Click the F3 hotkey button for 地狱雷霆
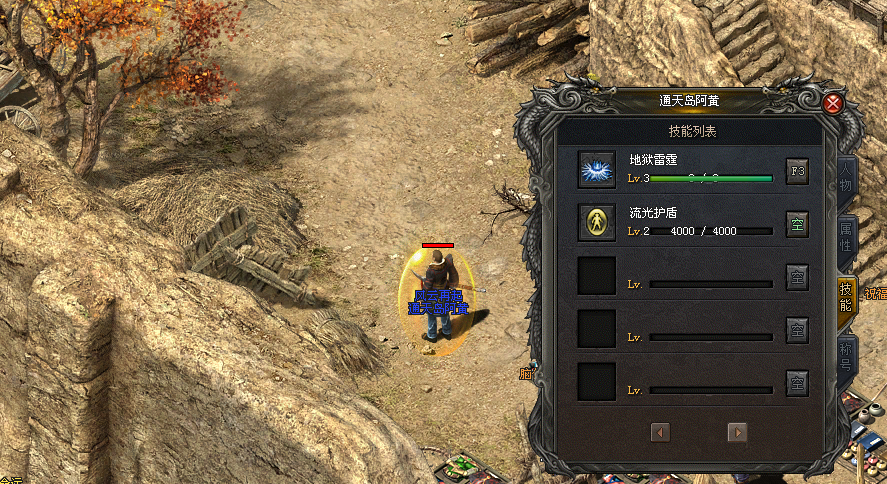The width and height of the screenshot is (887, 484). coord(797,170)
